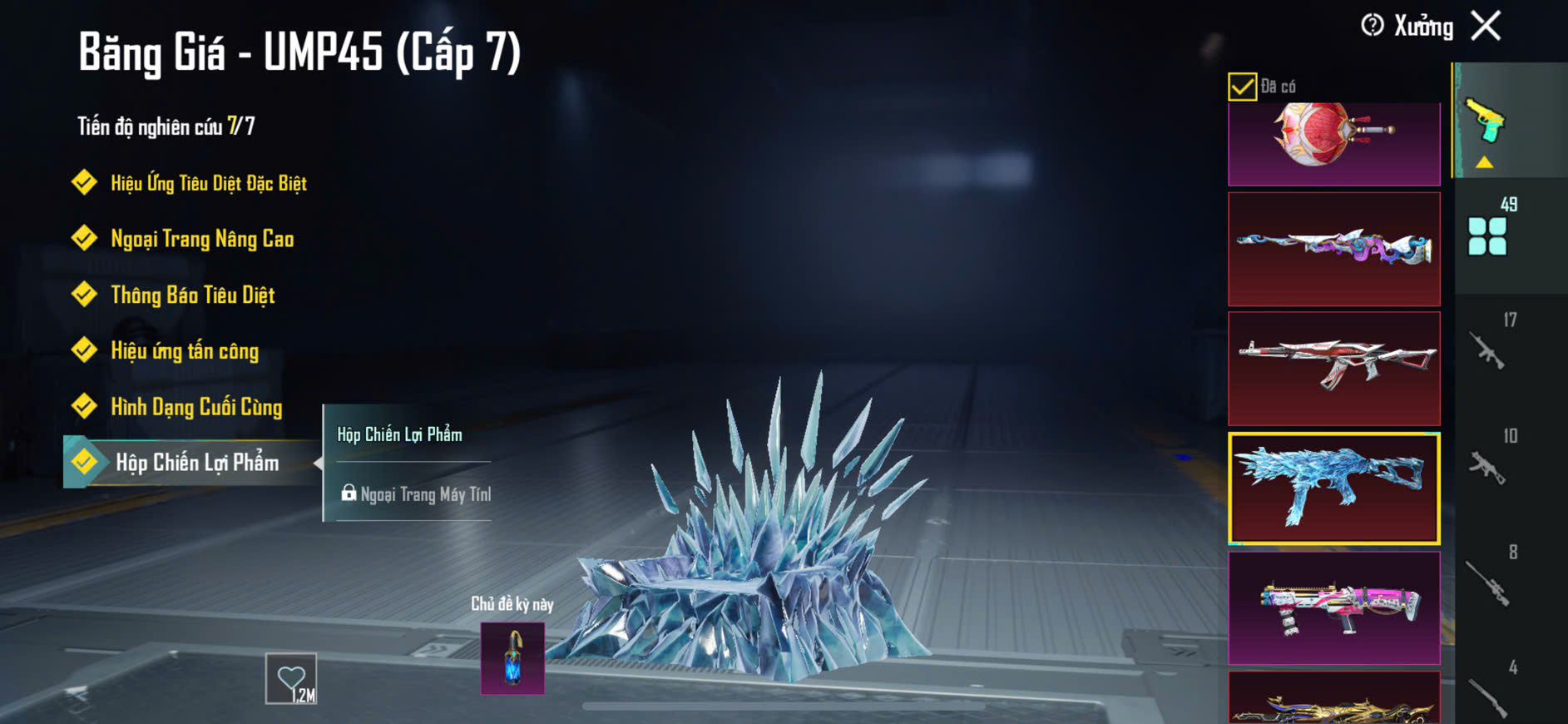This screenshot has width=1568, height=724.
Task: Select the locked Ngoại Trang Máy Tính option
Action: click(417, 494)
